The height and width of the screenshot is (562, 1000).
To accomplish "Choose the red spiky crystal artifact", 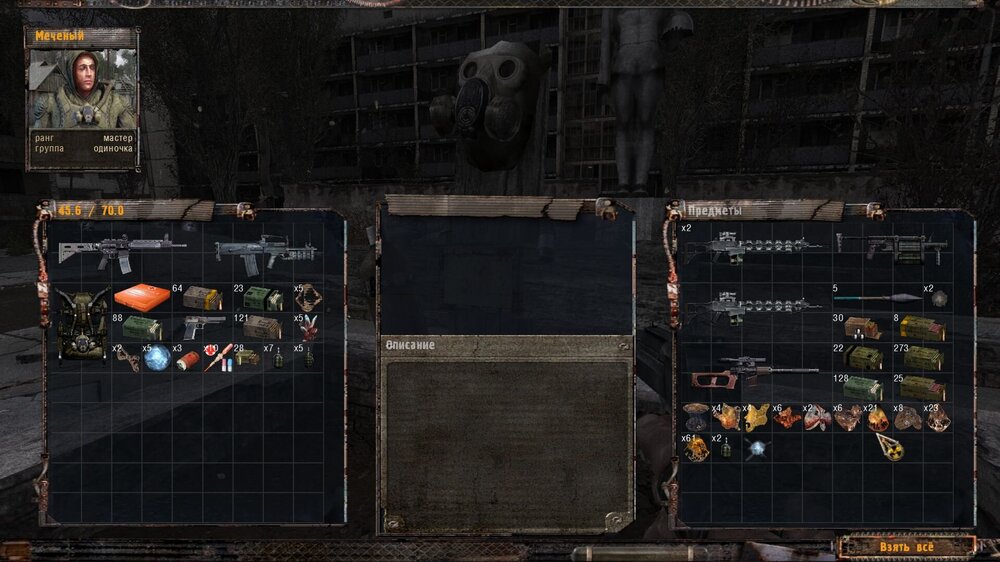I will (308, 327).
